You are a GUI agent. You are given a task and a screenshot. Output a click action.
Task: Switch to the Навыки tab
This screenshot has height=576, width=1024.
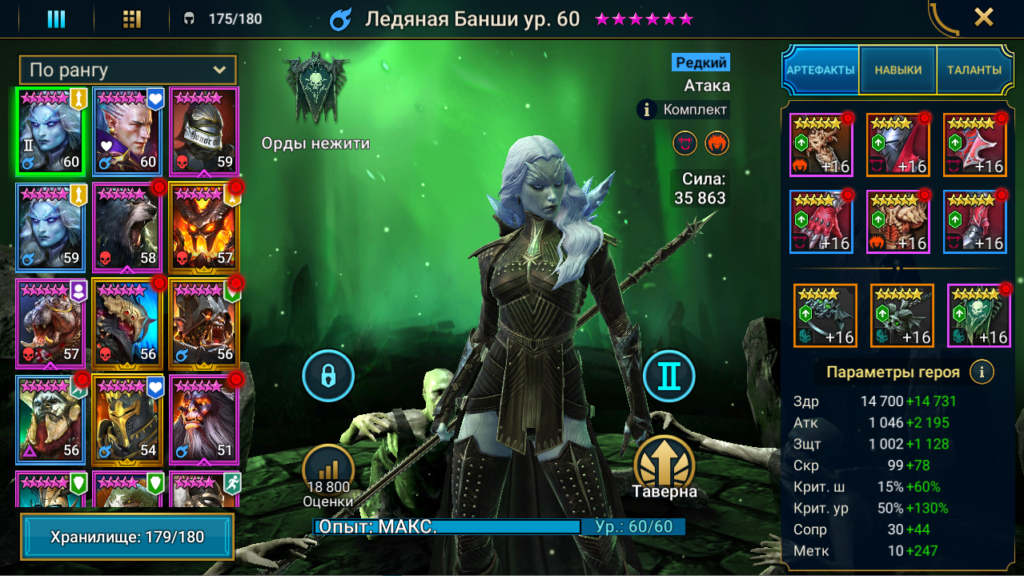[897, 70]
